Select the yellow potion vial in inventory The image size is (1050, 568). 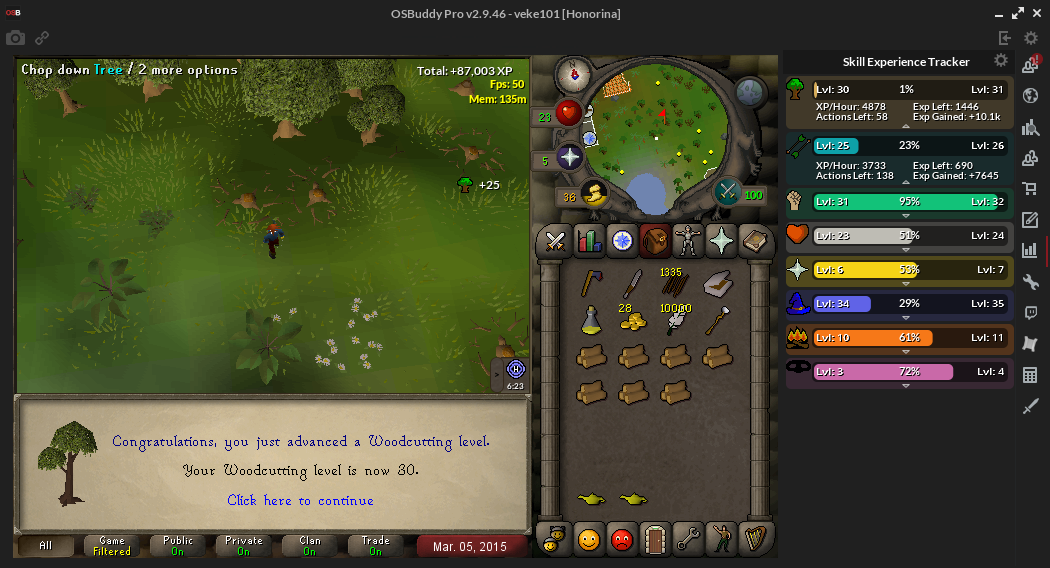[x=590, y=321]
